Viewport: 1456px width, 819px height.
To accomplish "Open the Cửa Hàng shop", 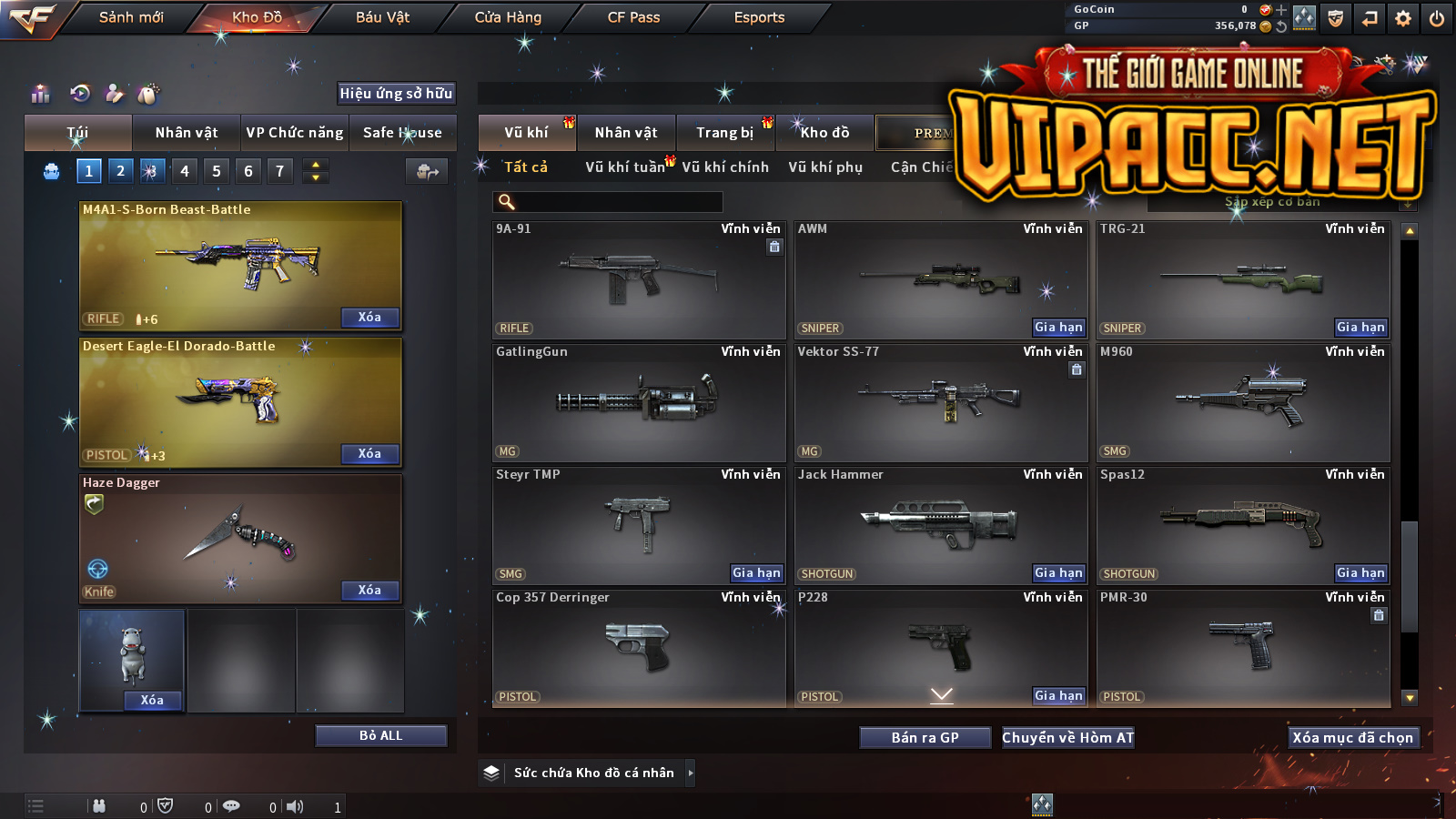I will 508,17.
